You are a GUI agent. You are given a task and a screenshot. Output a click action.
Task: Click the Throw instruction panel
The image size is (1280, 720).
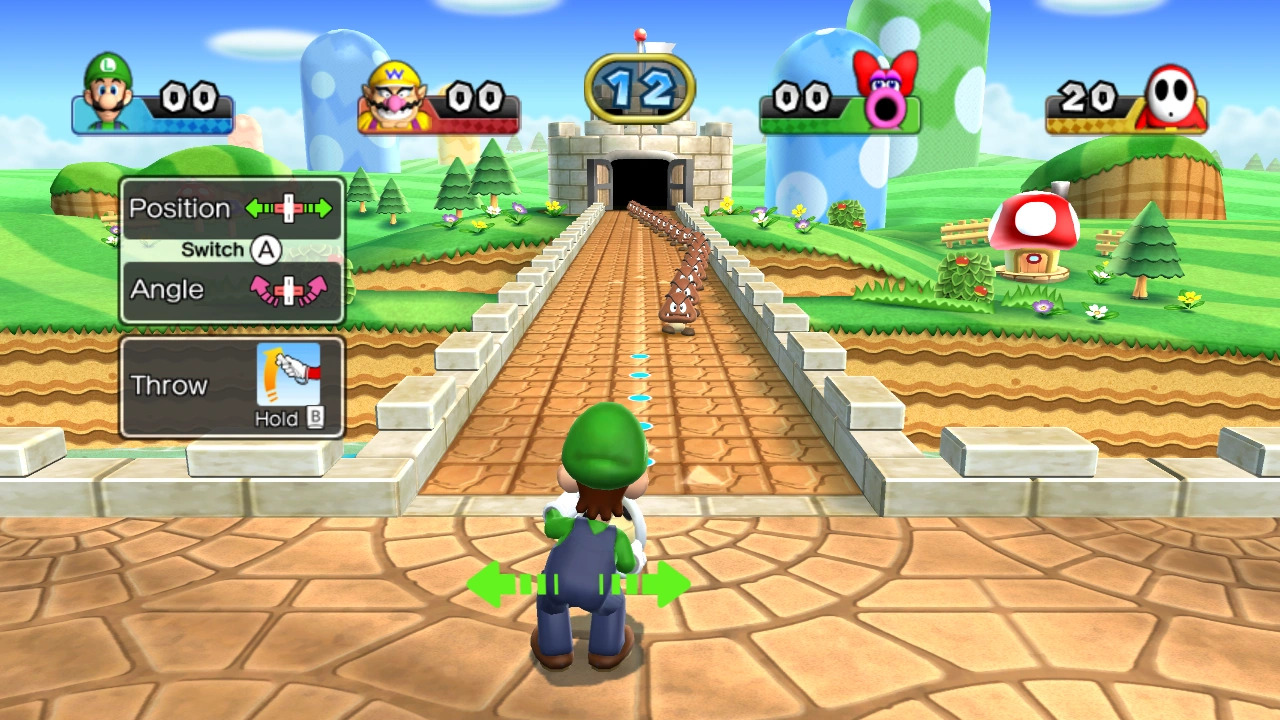[231, 387]
